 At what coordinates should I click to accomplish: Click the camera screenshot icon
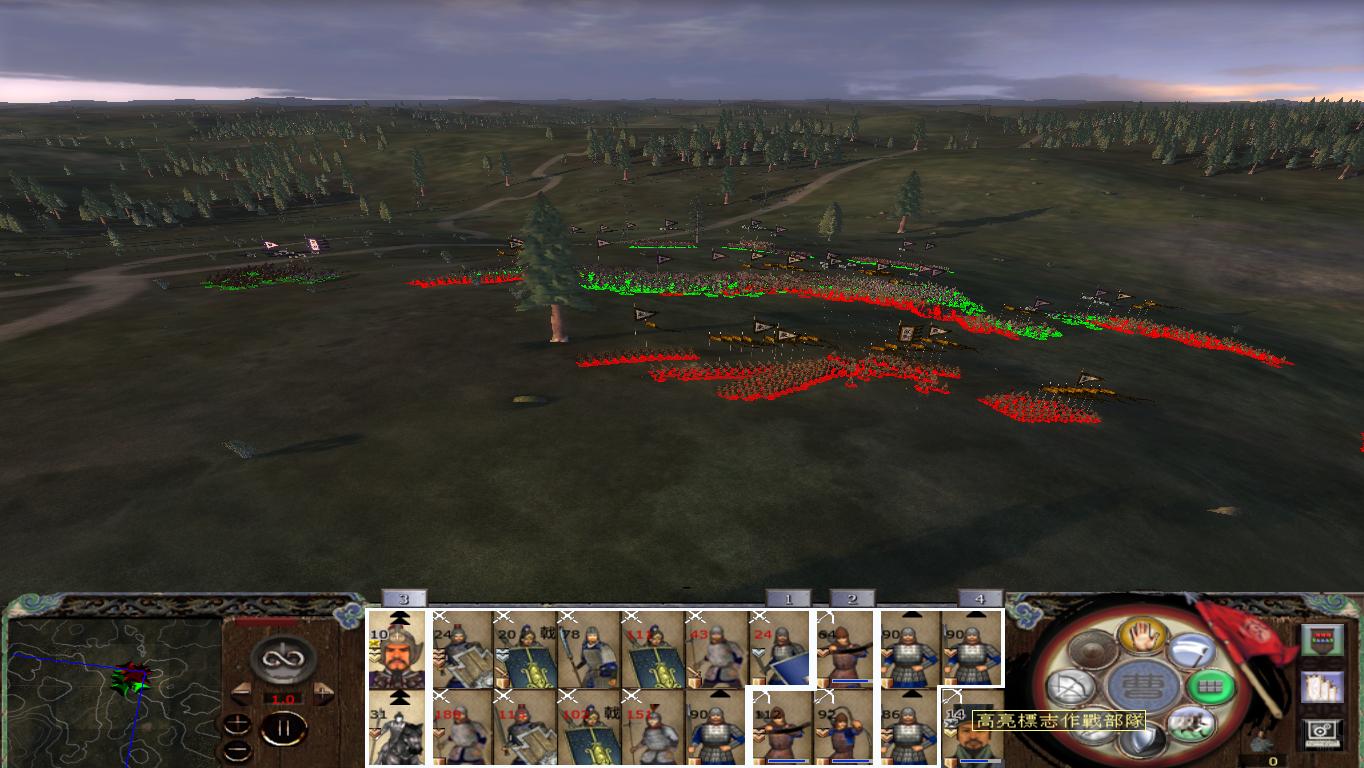[x=1320, y=733]
